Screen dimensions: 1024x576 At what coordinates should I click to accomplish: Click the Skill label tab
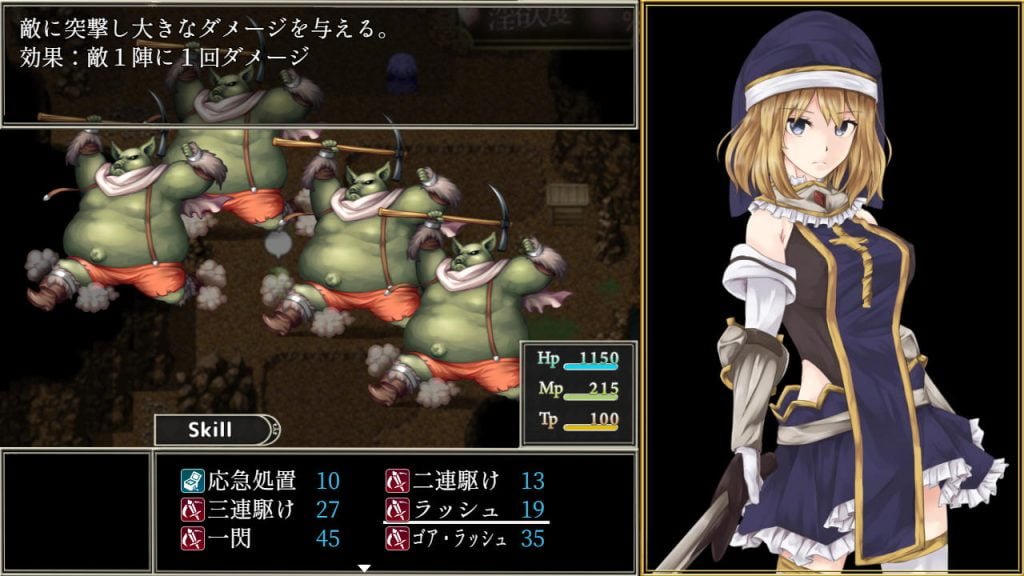point(211,430)
